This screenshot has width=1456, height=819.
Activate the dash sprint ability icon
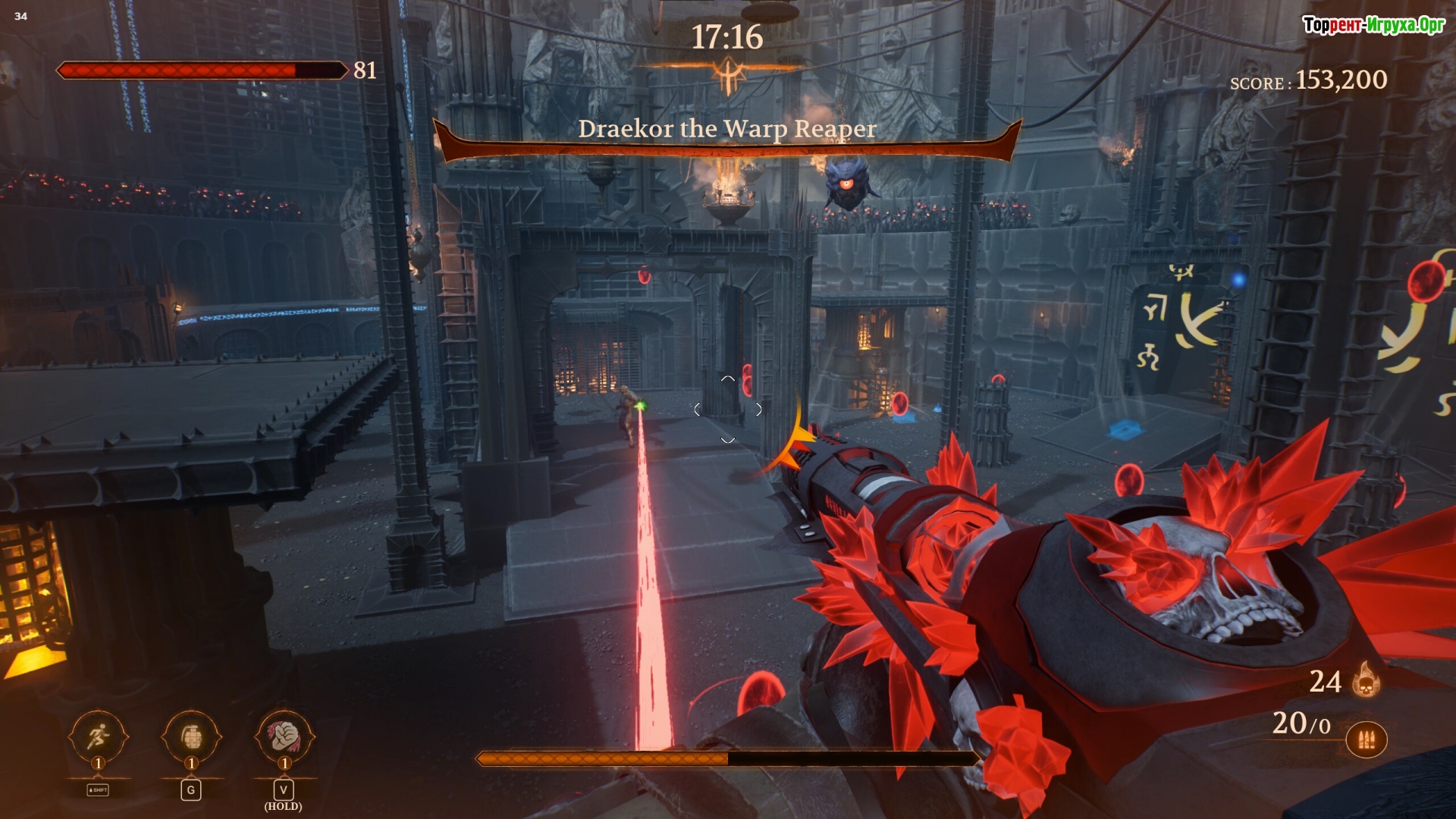pyautogui.click(x=98, y=736)
